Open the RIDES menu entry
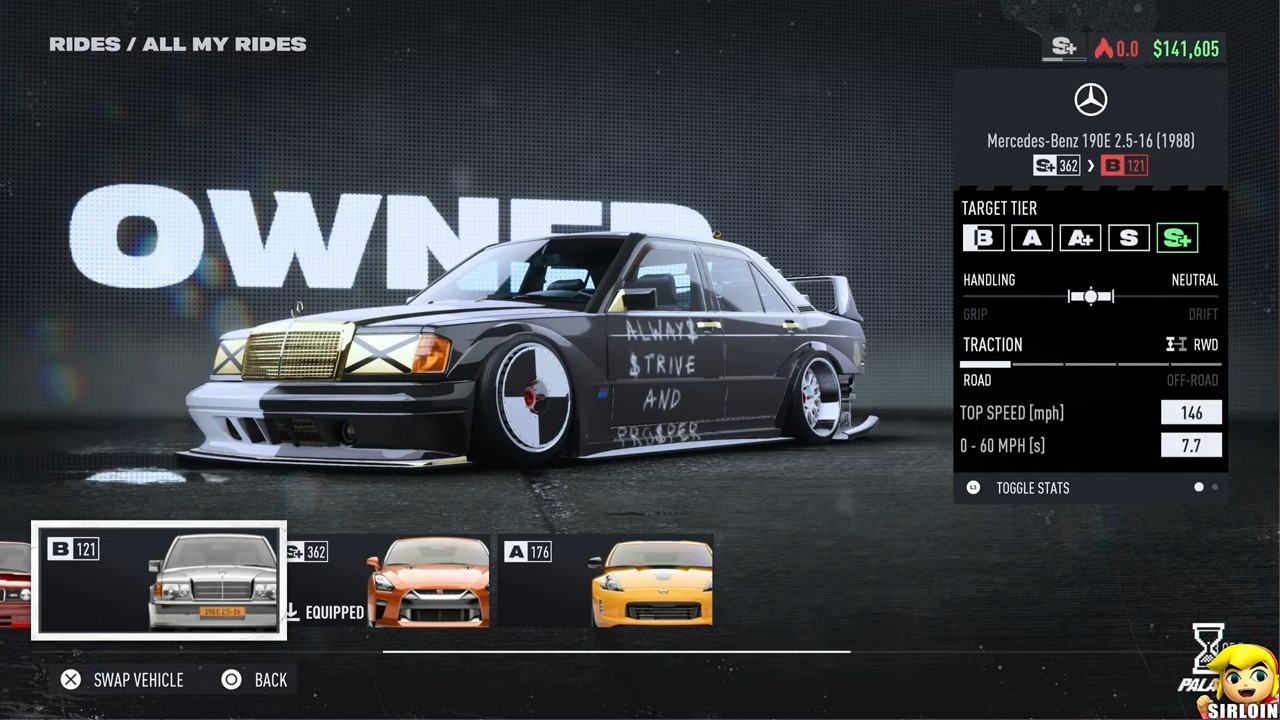 tap(85, 44)
